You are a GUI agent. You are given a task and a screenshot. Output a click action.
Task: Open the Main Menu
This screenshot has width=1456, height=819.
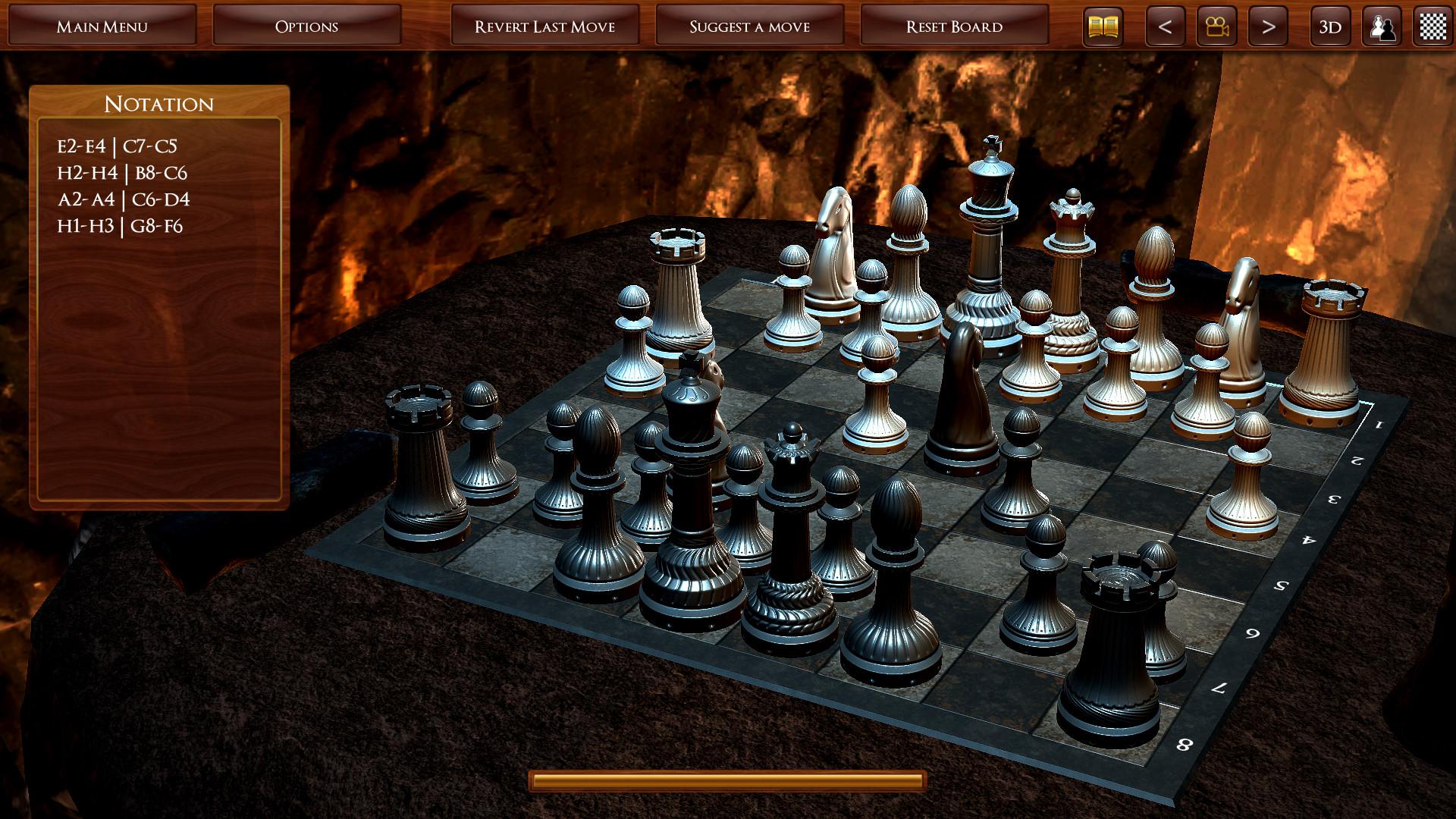click(x=102, y=25)
